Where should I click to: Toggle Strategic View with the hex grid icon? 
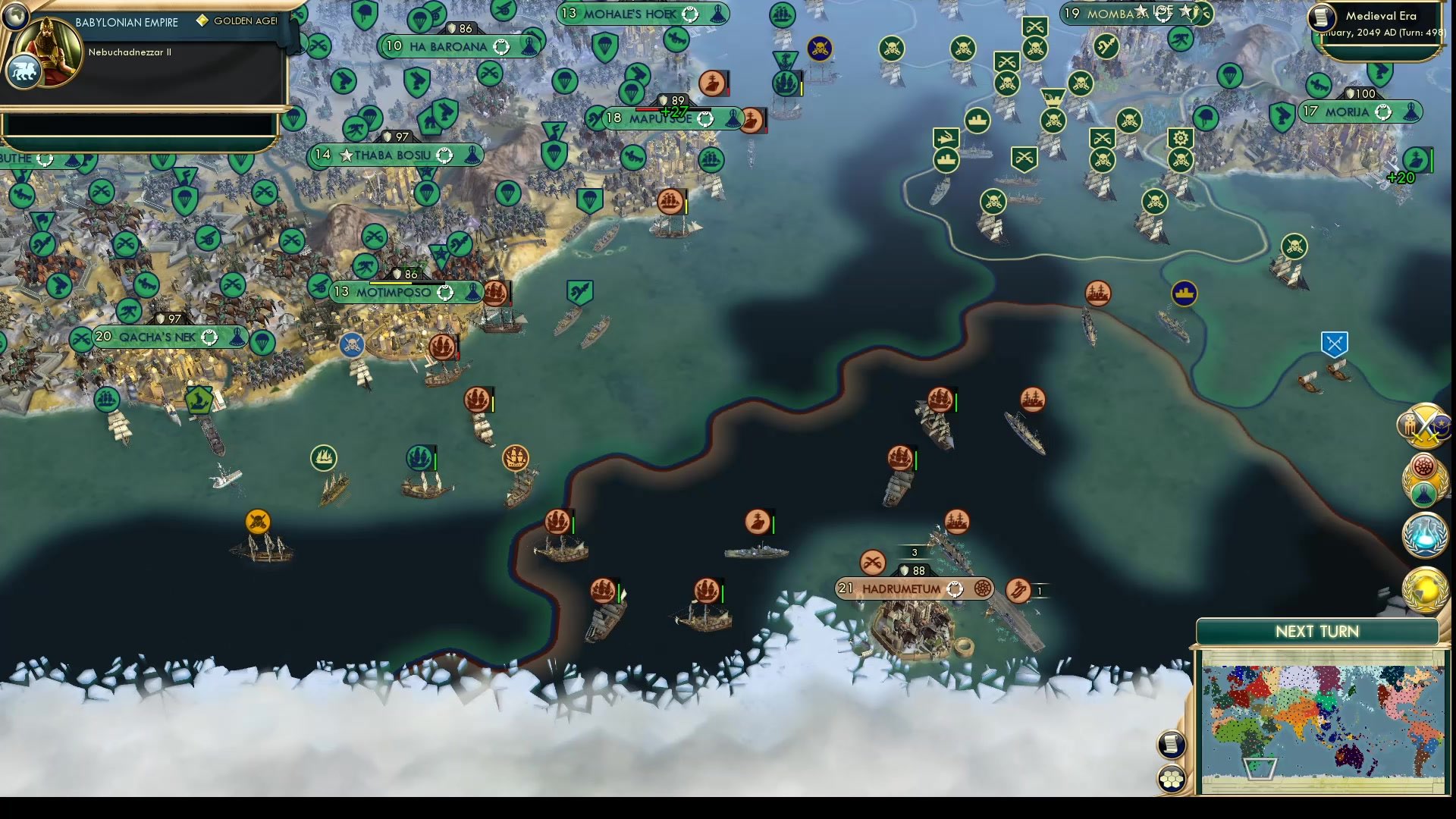click(1172, 778)
